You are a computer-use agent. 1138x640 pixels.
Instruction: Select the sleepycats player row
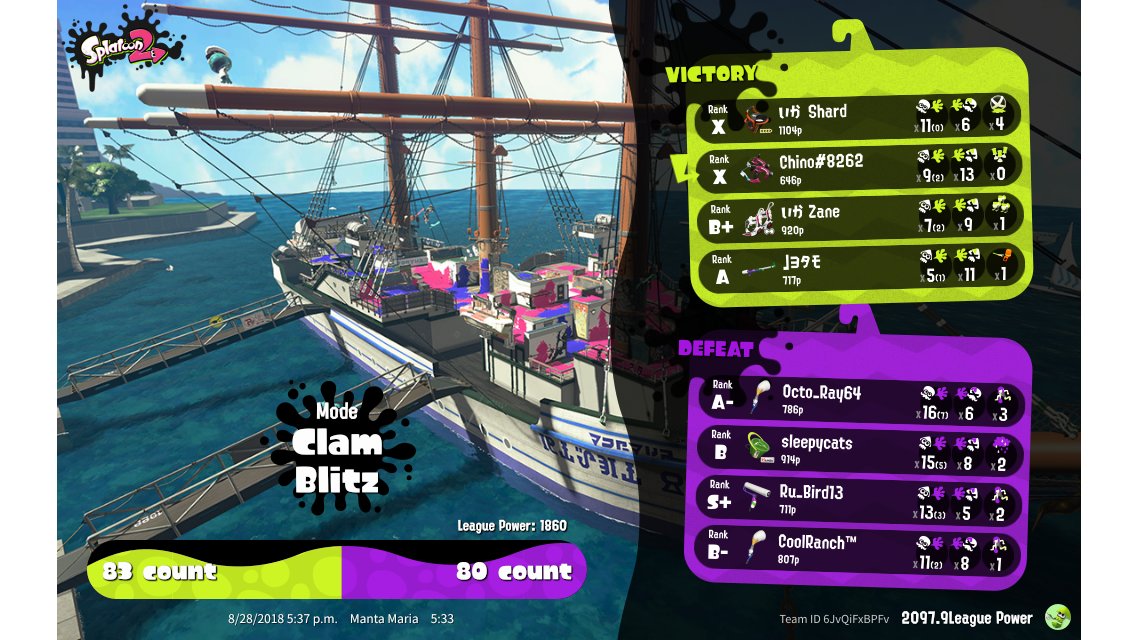pyautogui.click(x=858, y=448)
